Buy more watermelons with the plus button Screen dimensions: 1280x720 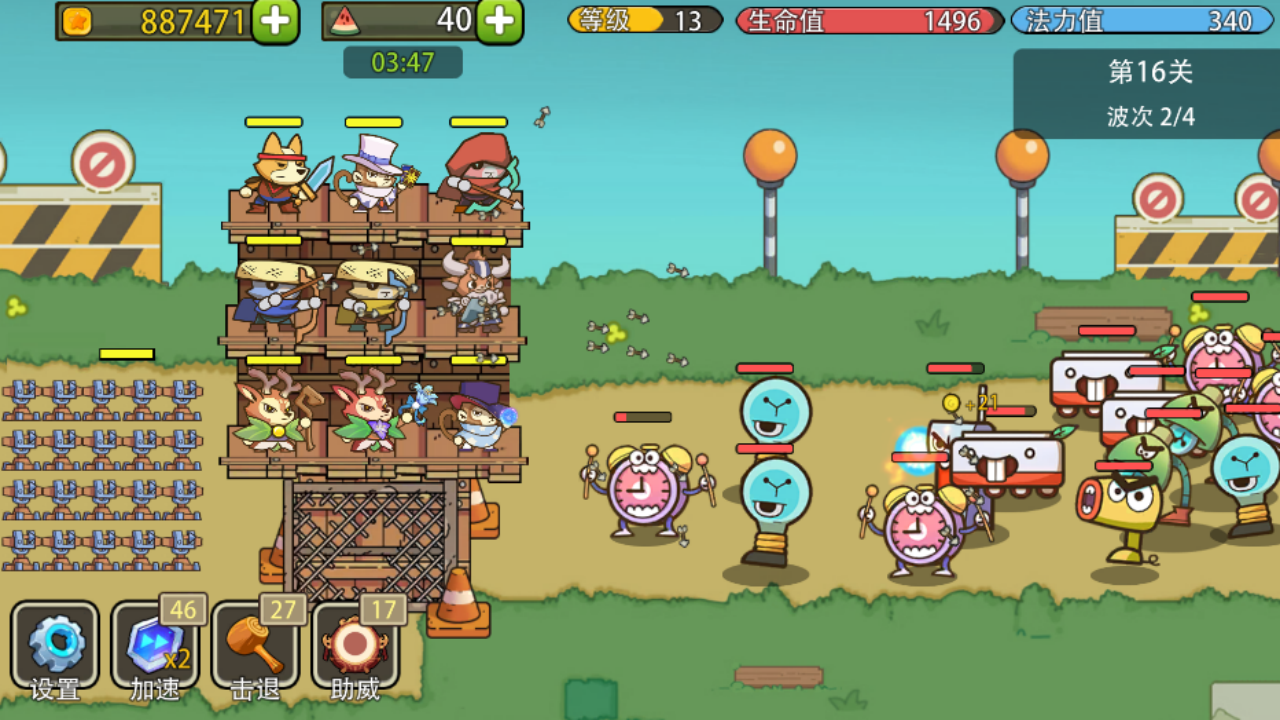point(499,21)
